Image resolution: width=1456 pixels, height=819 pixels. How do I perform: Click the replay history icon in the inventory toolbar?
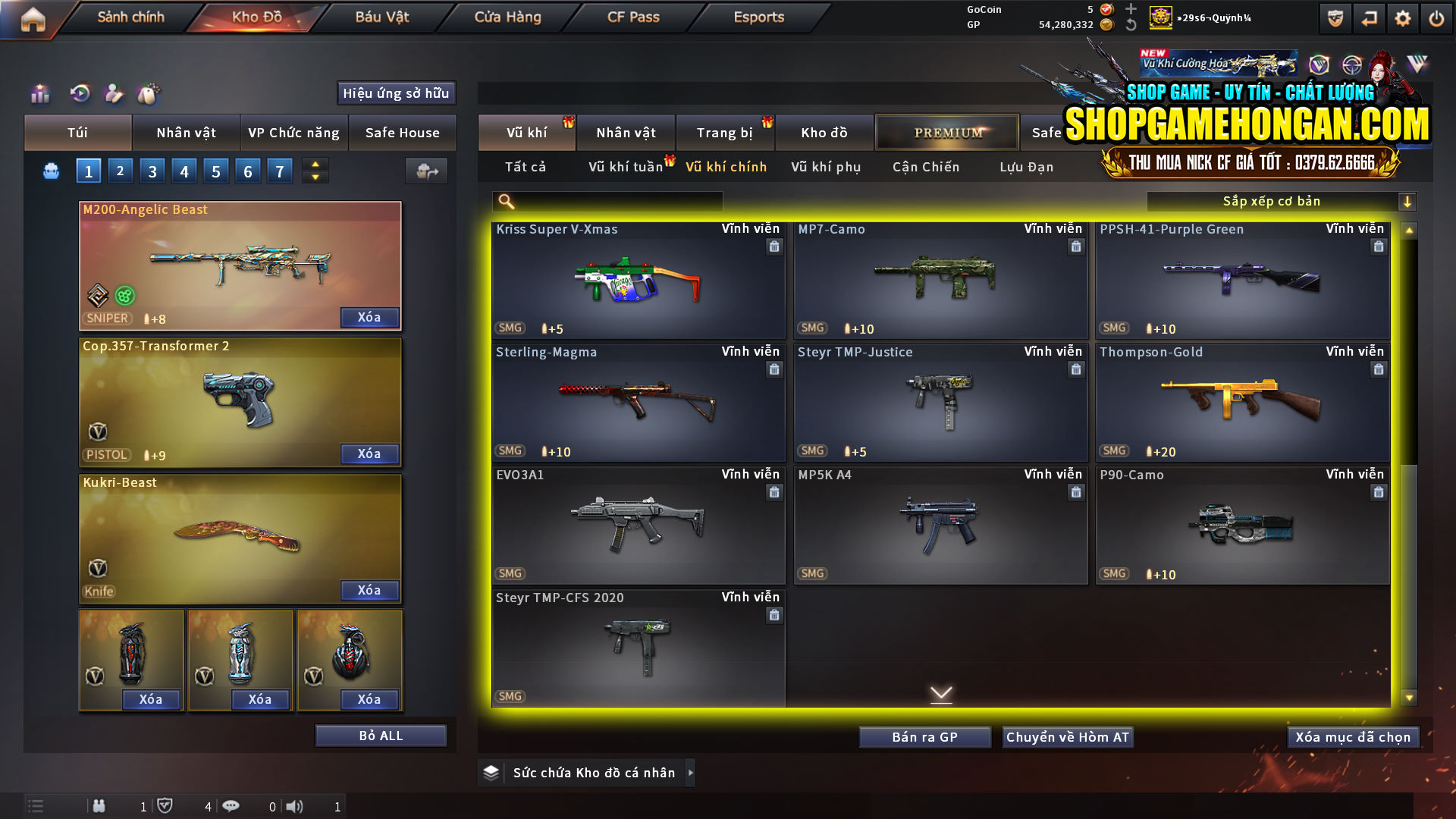[x=79, y=93]
